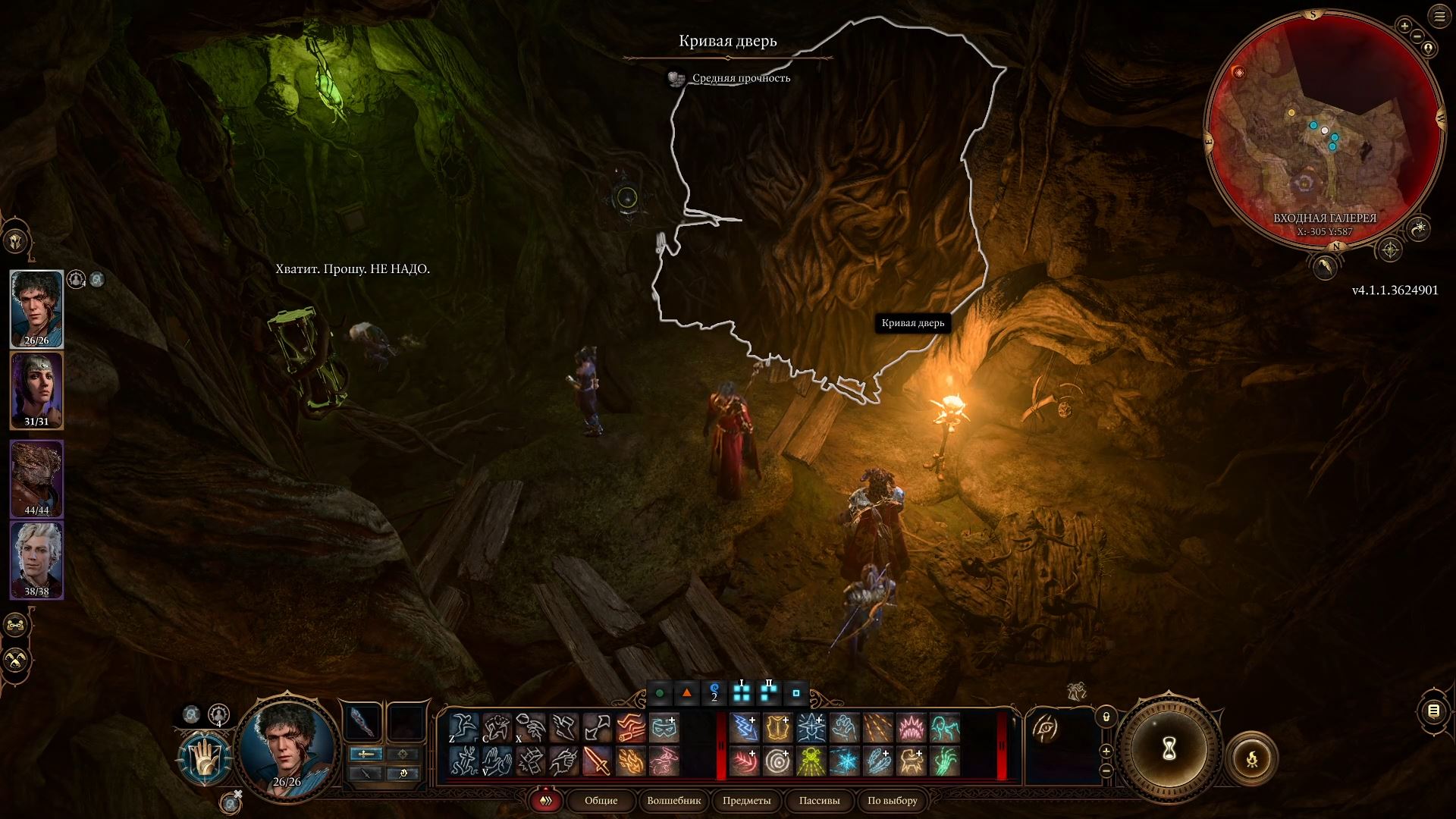Select the Пассивы tab

point(819,800)
